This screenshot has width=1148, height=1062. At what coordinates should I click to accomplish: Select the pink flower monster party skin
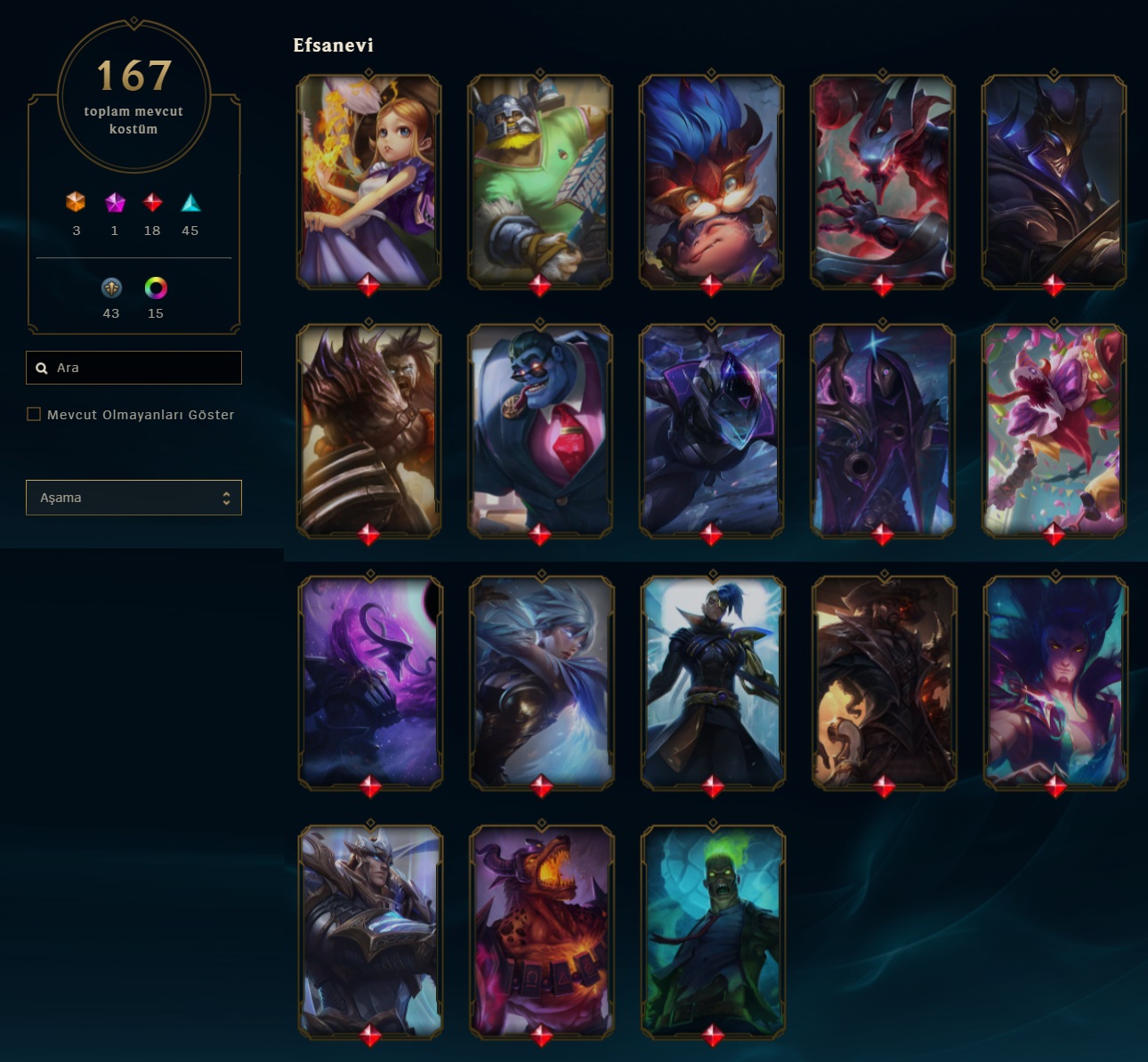click(x=1054, y=430)
